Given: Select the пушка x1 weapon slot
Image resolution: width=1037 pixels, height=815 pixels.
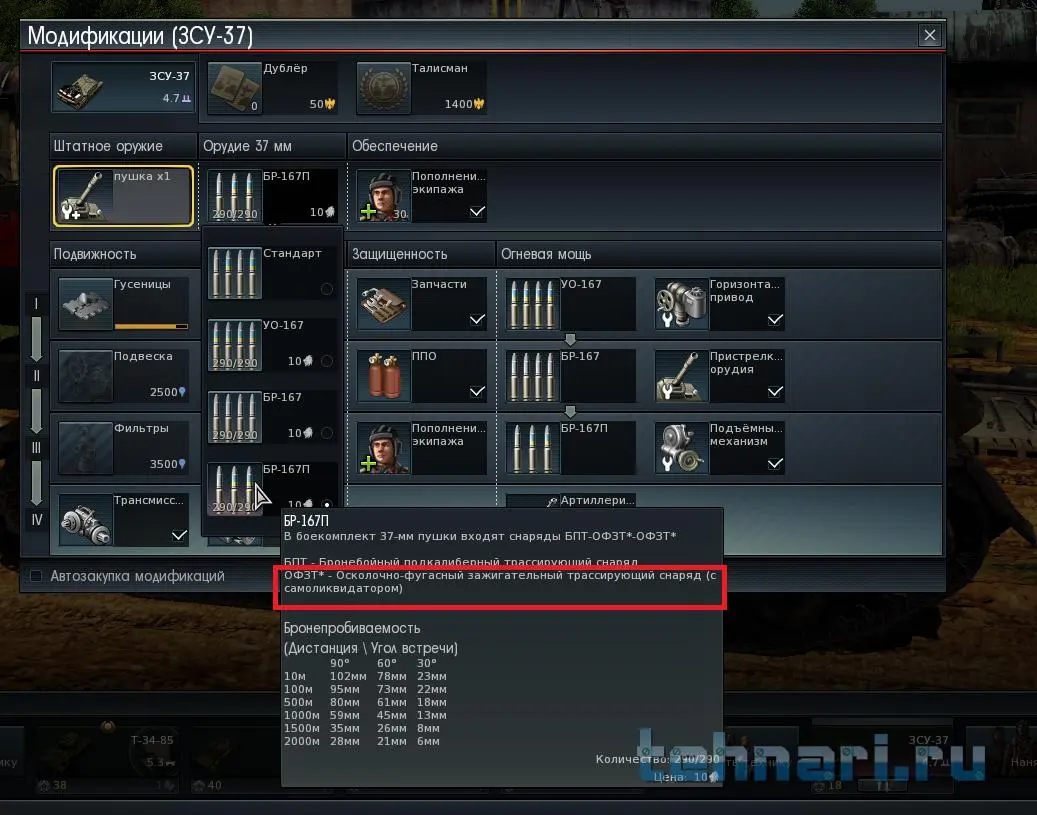Looking at the screenshot, I should (123, 196).
